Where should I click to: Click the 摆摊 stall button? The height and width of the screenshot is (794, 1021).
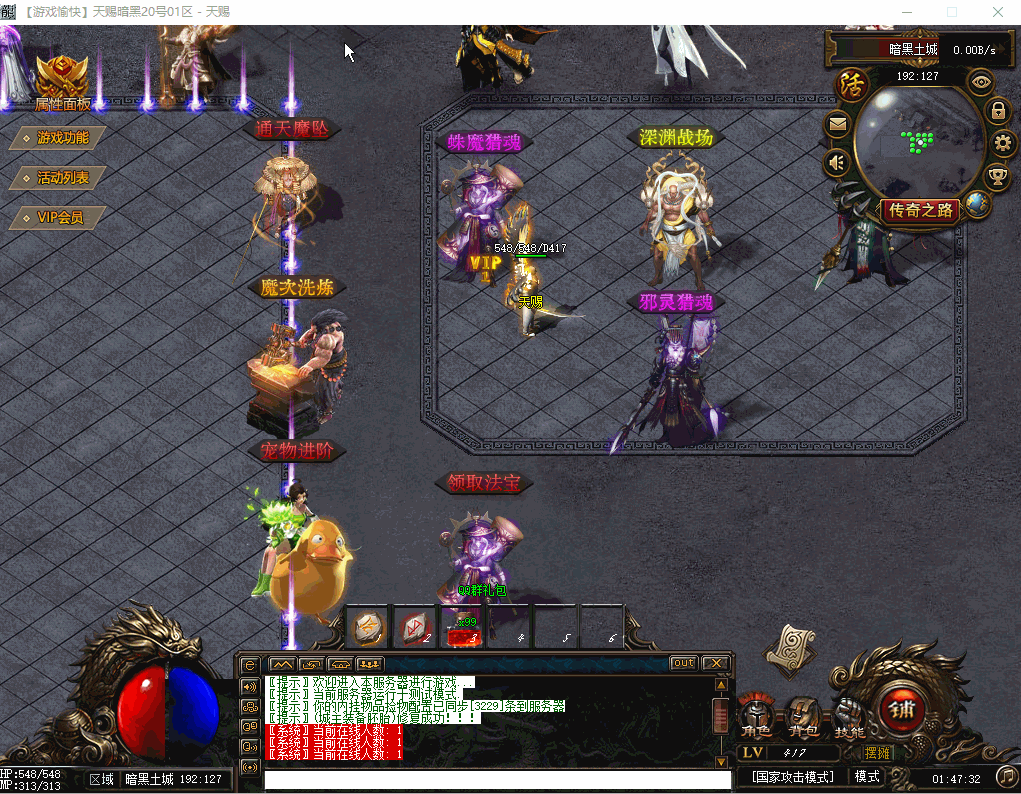[x=878, y=752]
